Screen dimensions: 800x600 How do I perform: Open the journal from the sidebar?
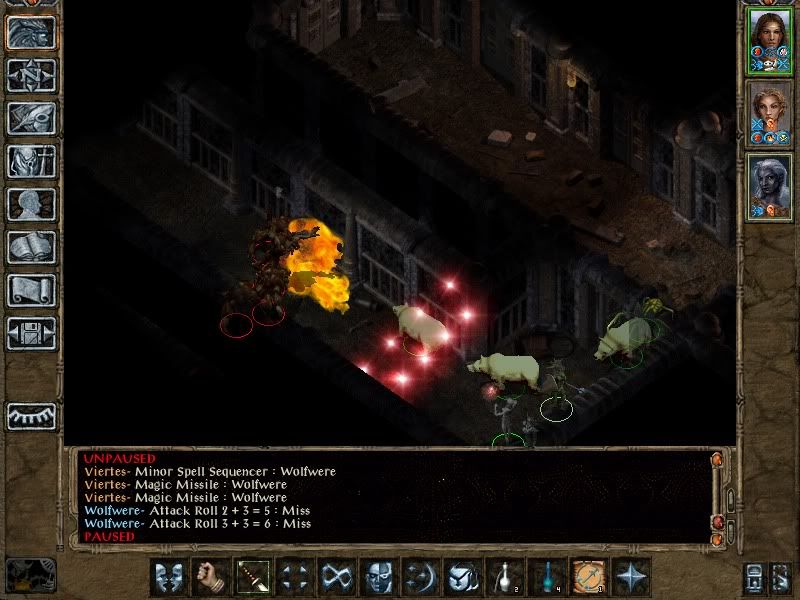tap(31, 118)
